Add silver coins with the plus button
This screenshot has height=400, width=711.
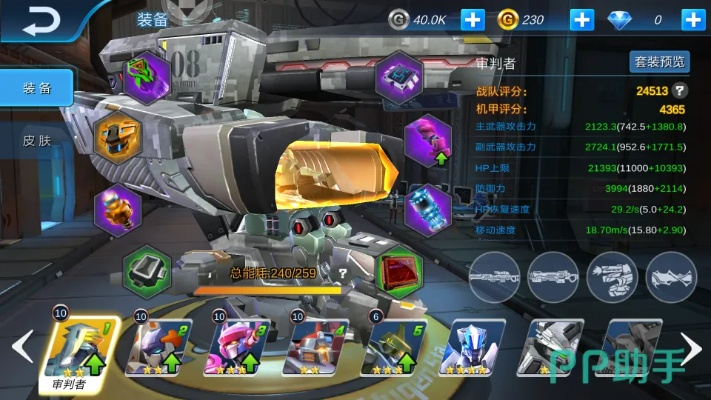(x=473, y=19)
